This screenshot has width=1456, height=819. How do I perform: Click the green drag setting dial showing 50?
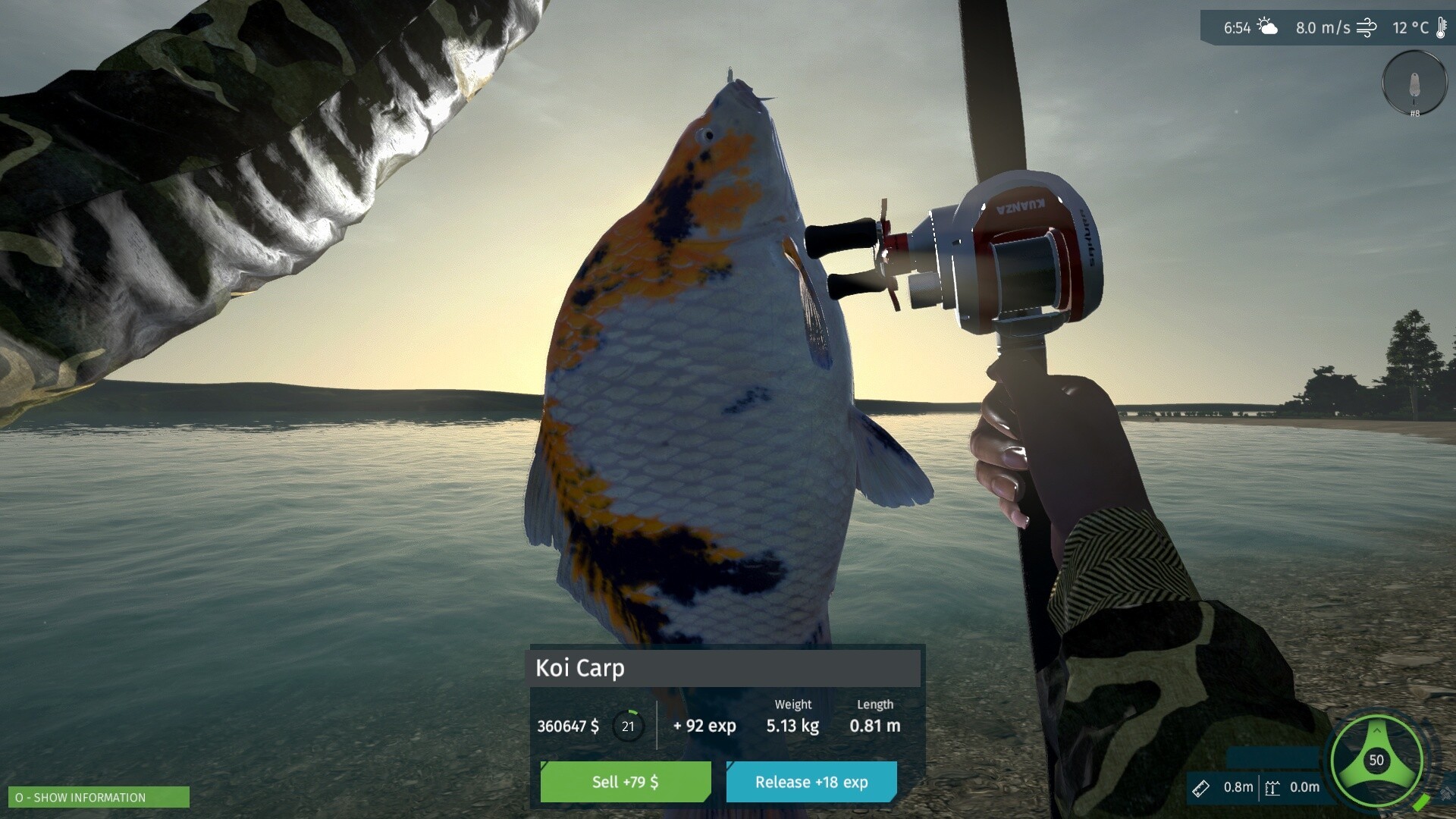point(1376,760)
